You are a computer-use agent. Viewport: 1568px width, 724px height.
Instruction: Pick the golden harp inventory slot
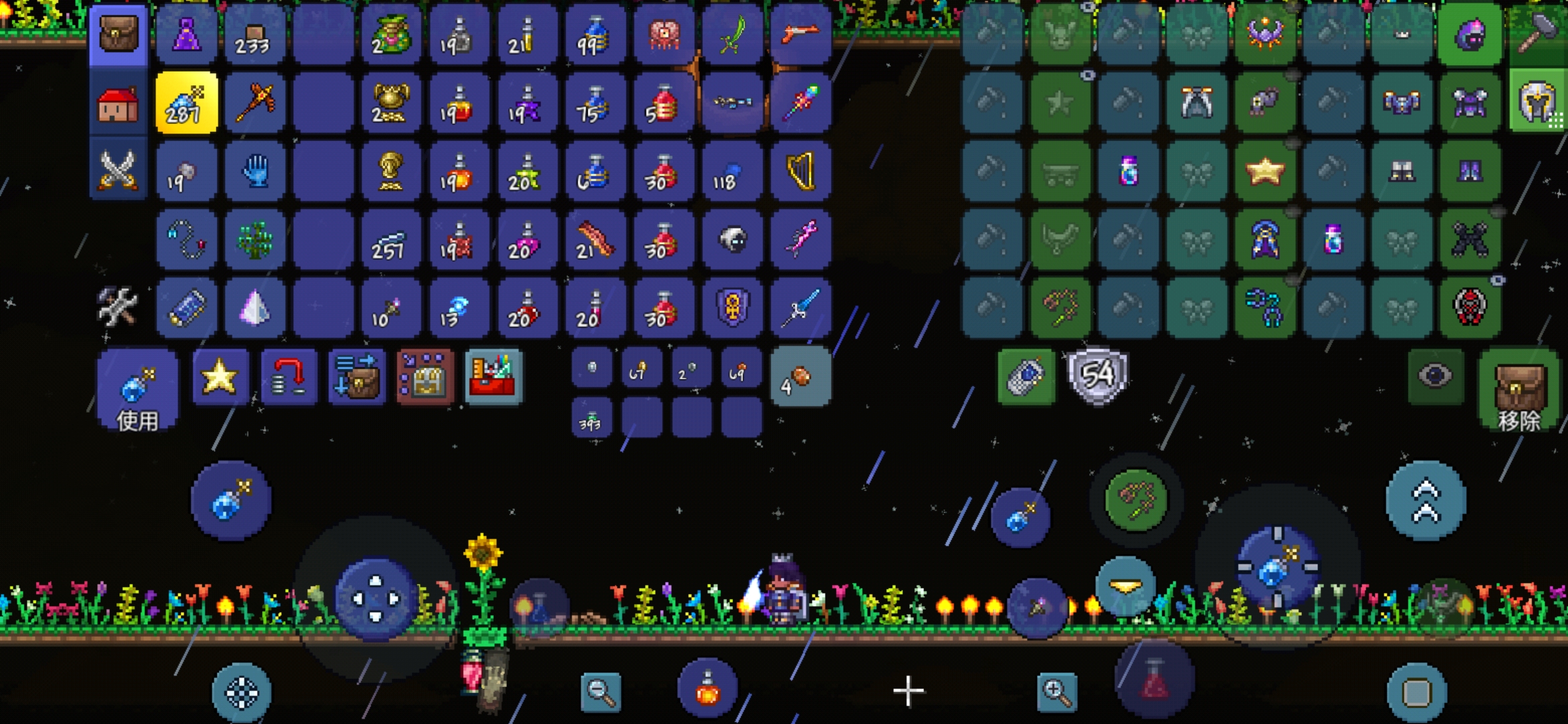point(800,172)
